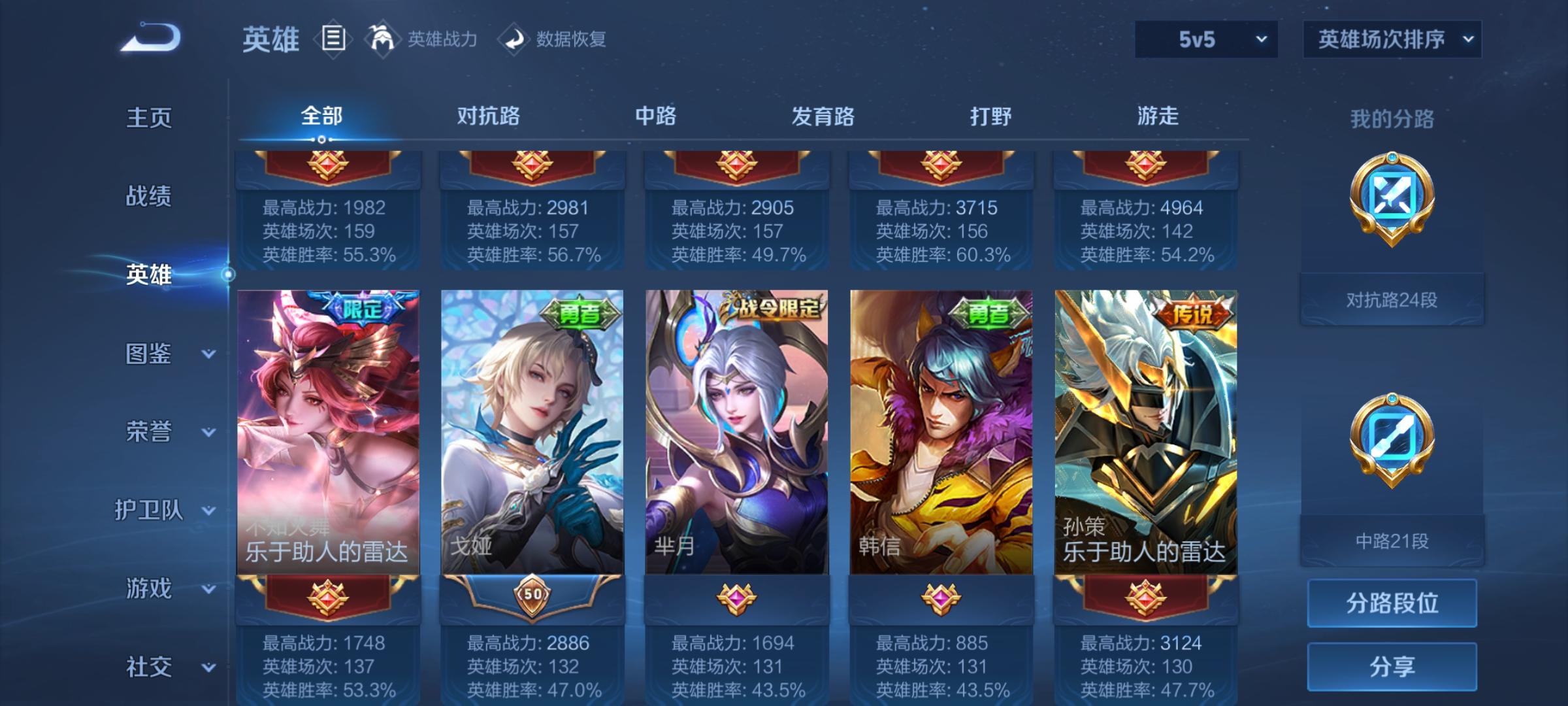This screenshot has height=706, width=1568.
Task: Click the 英雄战力 hero power icon
Action: click(383, 39)
